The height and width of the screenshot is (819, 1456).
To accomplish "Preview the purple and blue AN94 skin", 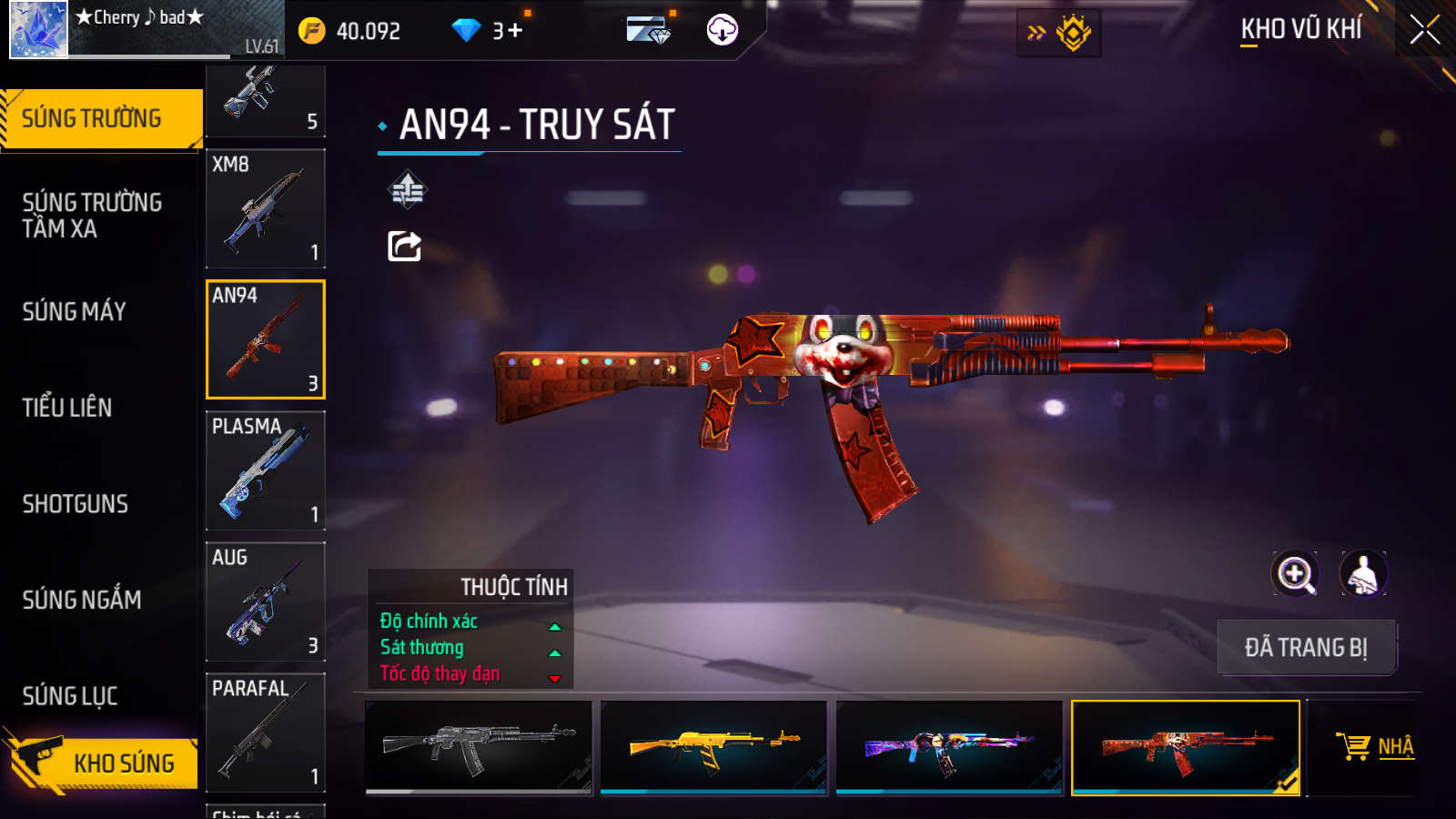I will (949, 747).
